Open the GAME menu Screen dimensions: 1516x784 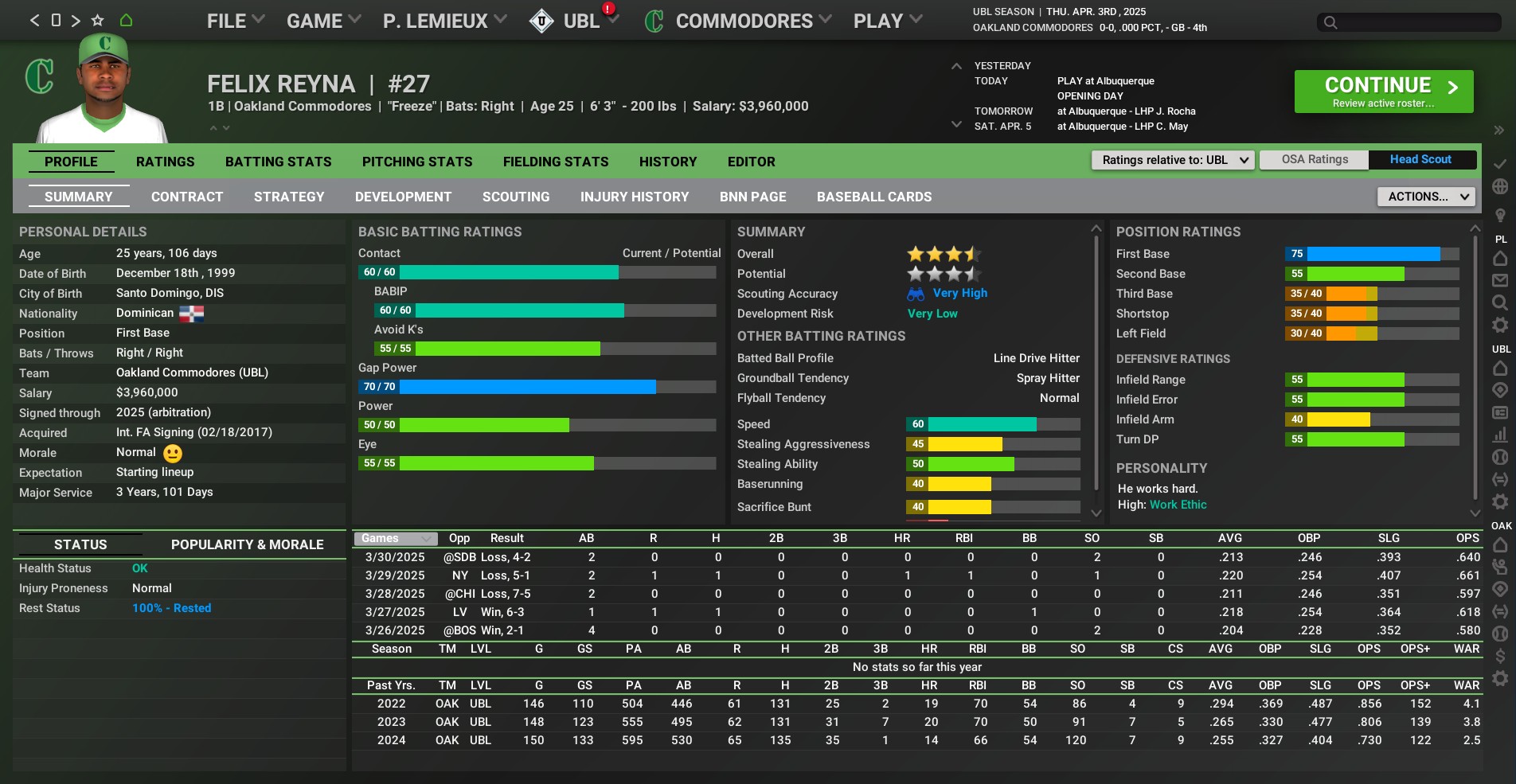tap(323, 21)
